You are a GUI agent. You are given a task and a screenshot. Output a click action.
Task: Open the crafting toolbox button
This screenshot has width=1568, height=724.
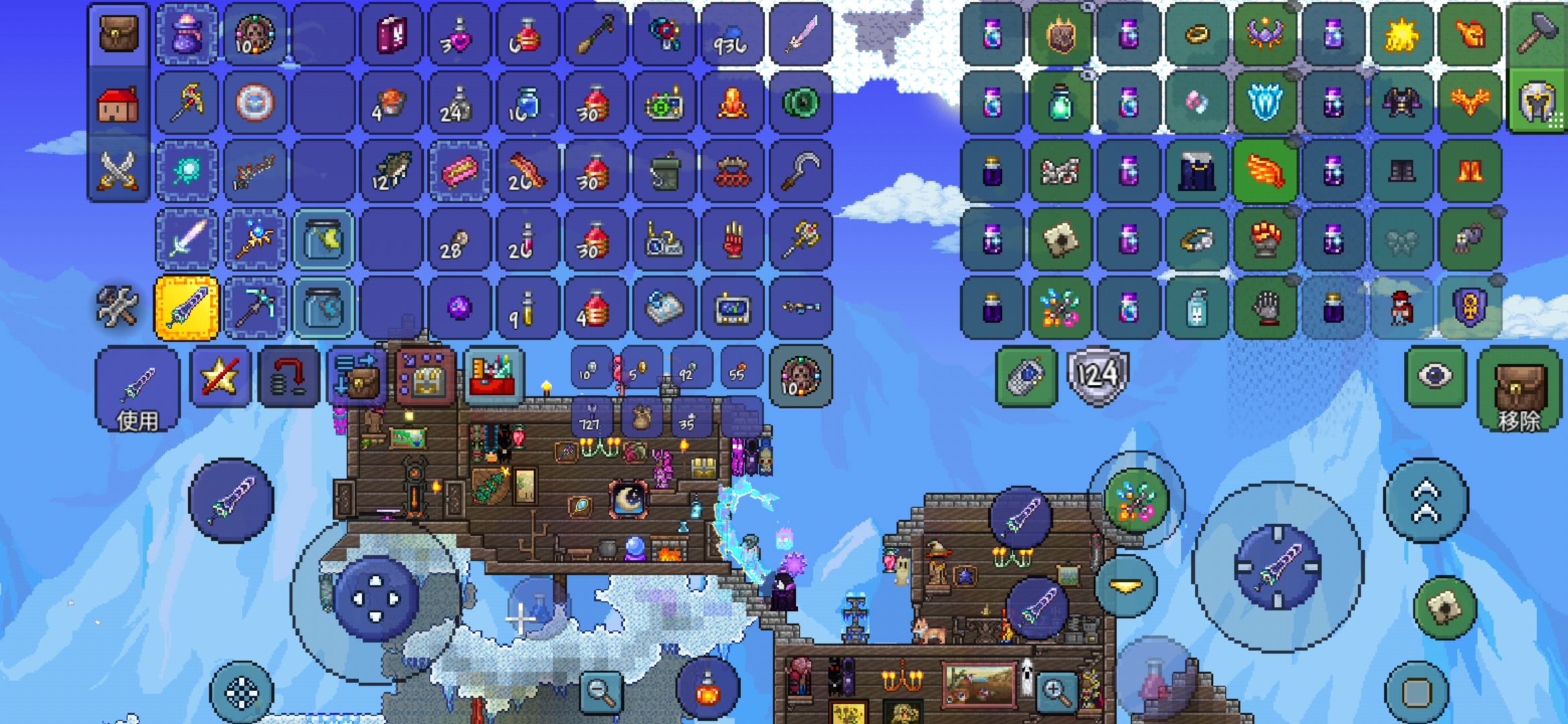tap(493, 377)
